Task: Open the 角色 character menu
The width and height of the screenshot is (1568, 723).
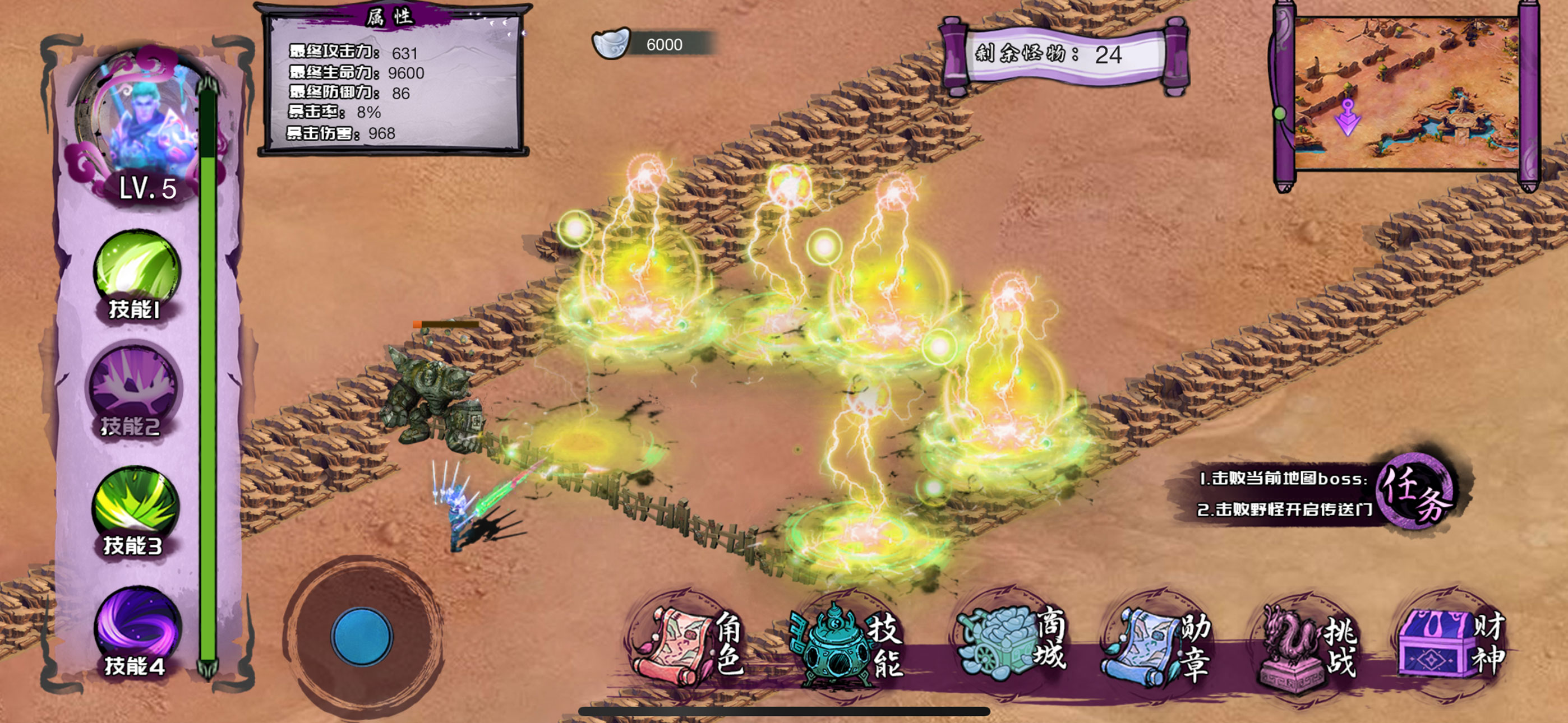Action: point(688,646)
